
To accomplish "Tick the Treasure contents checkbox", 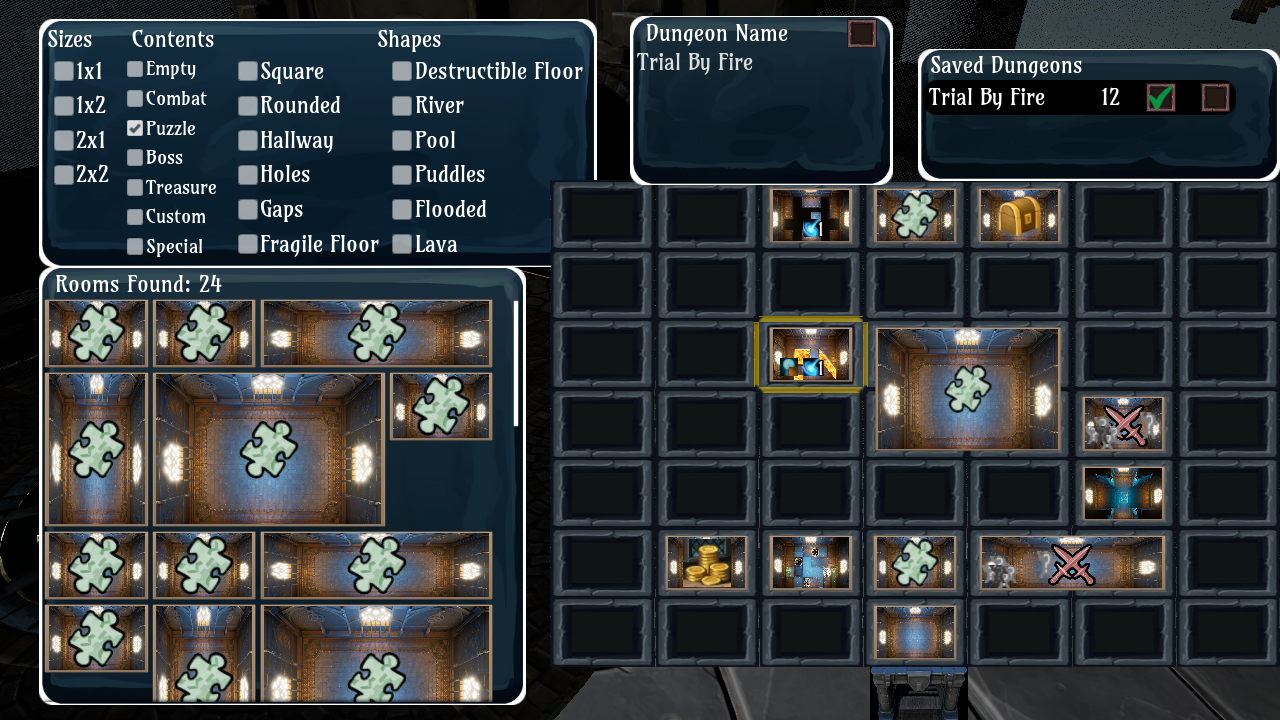I will 135,187.
